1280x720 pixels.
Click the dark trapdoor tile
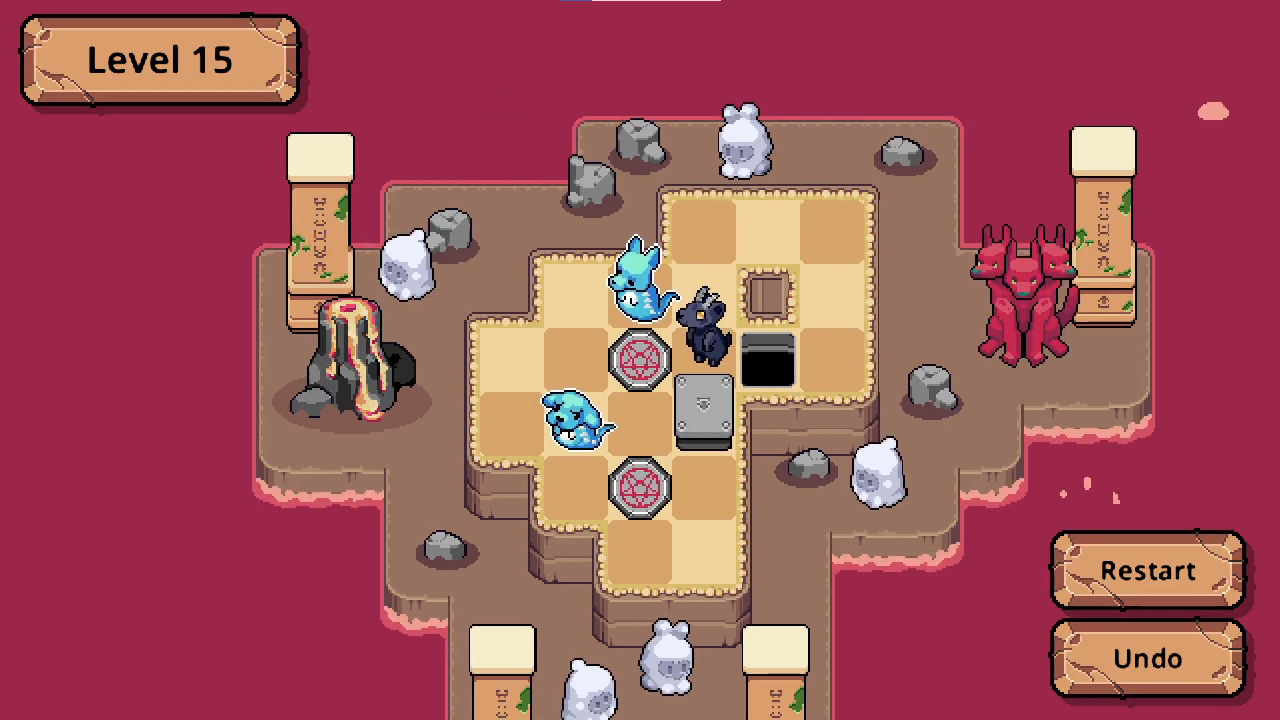768,360
